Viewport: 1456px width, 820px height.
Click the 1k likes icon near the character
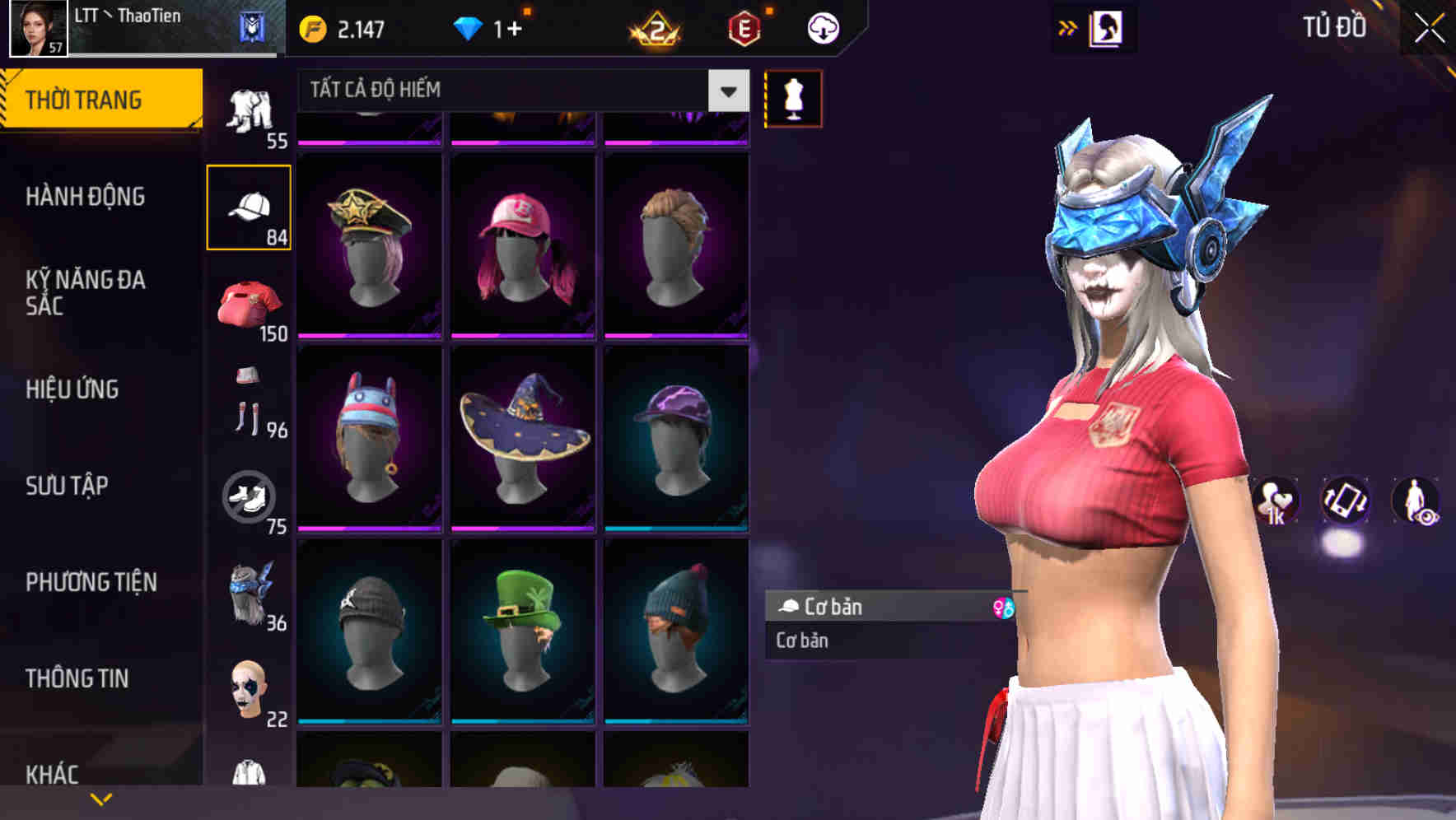coord(1275,502)
